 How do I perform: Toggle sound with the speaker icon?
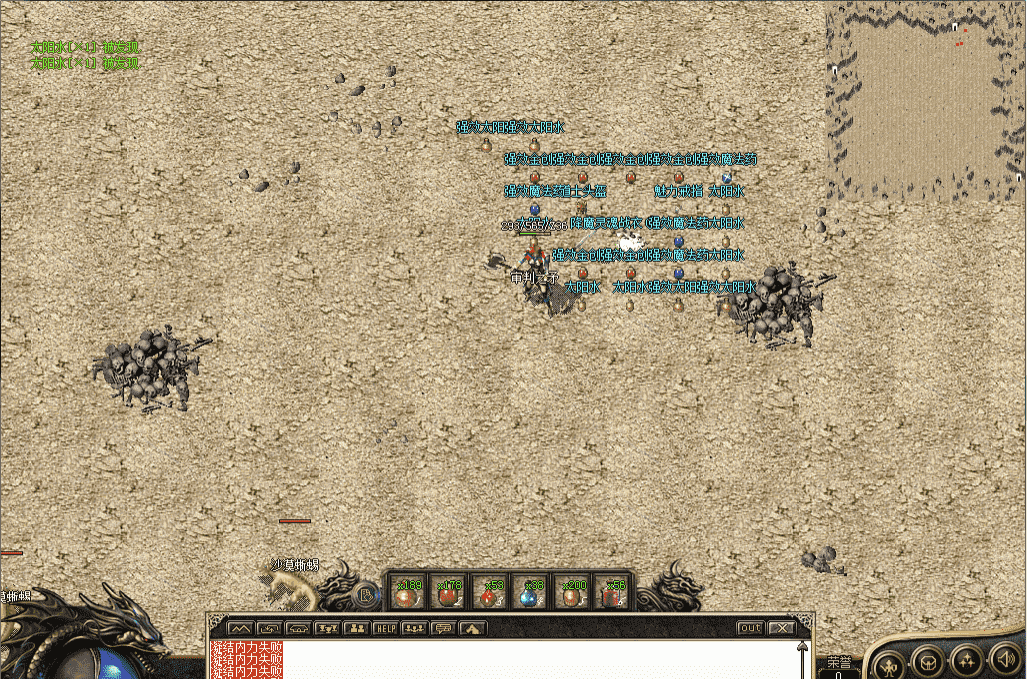coord(1003,659)
